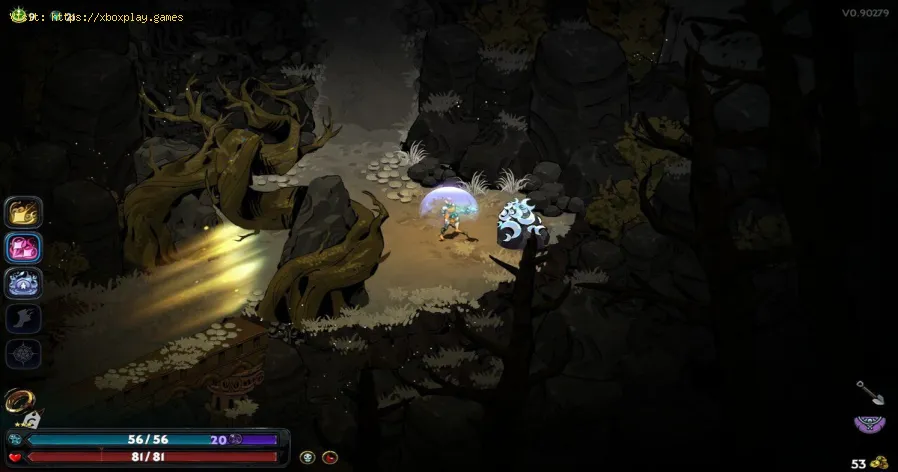The image size is (898, 472).
Task: Open the purple pouch icon
Action: [x=867, y=423]
